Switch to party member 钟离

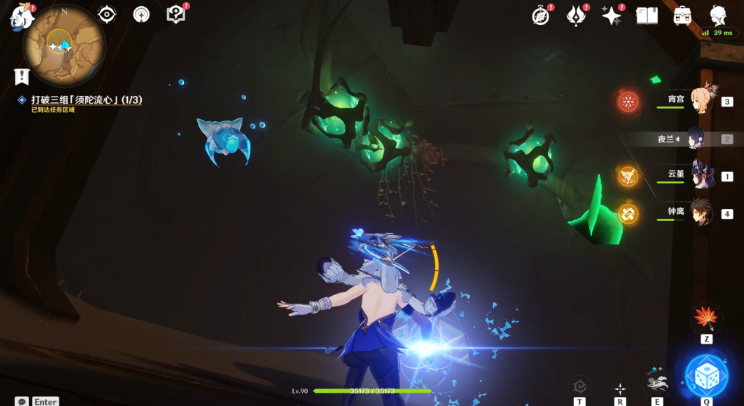coord(700,212)
